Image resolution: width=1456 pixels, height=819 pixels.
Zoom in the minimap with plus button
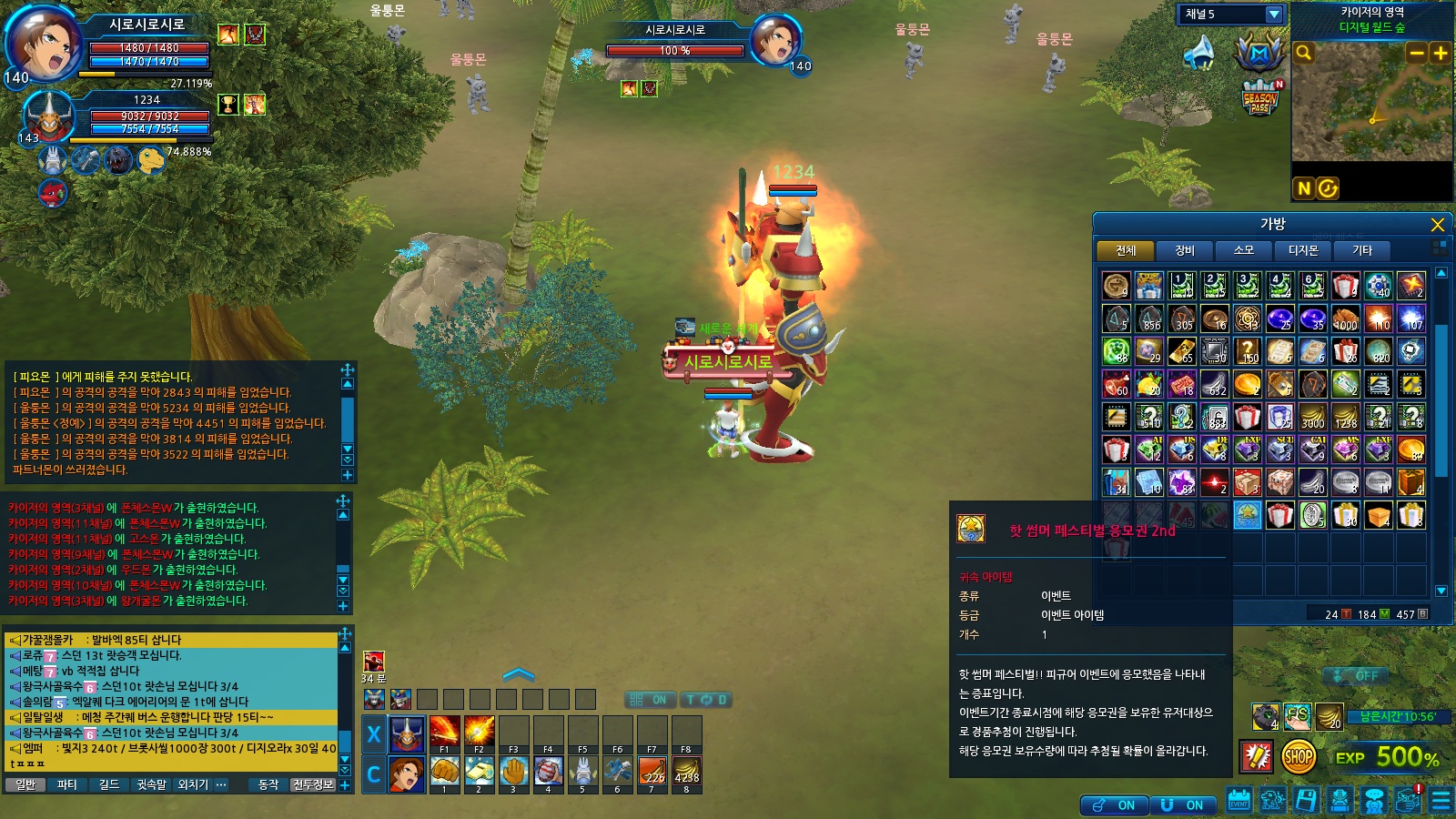[x=1440, y=53]
